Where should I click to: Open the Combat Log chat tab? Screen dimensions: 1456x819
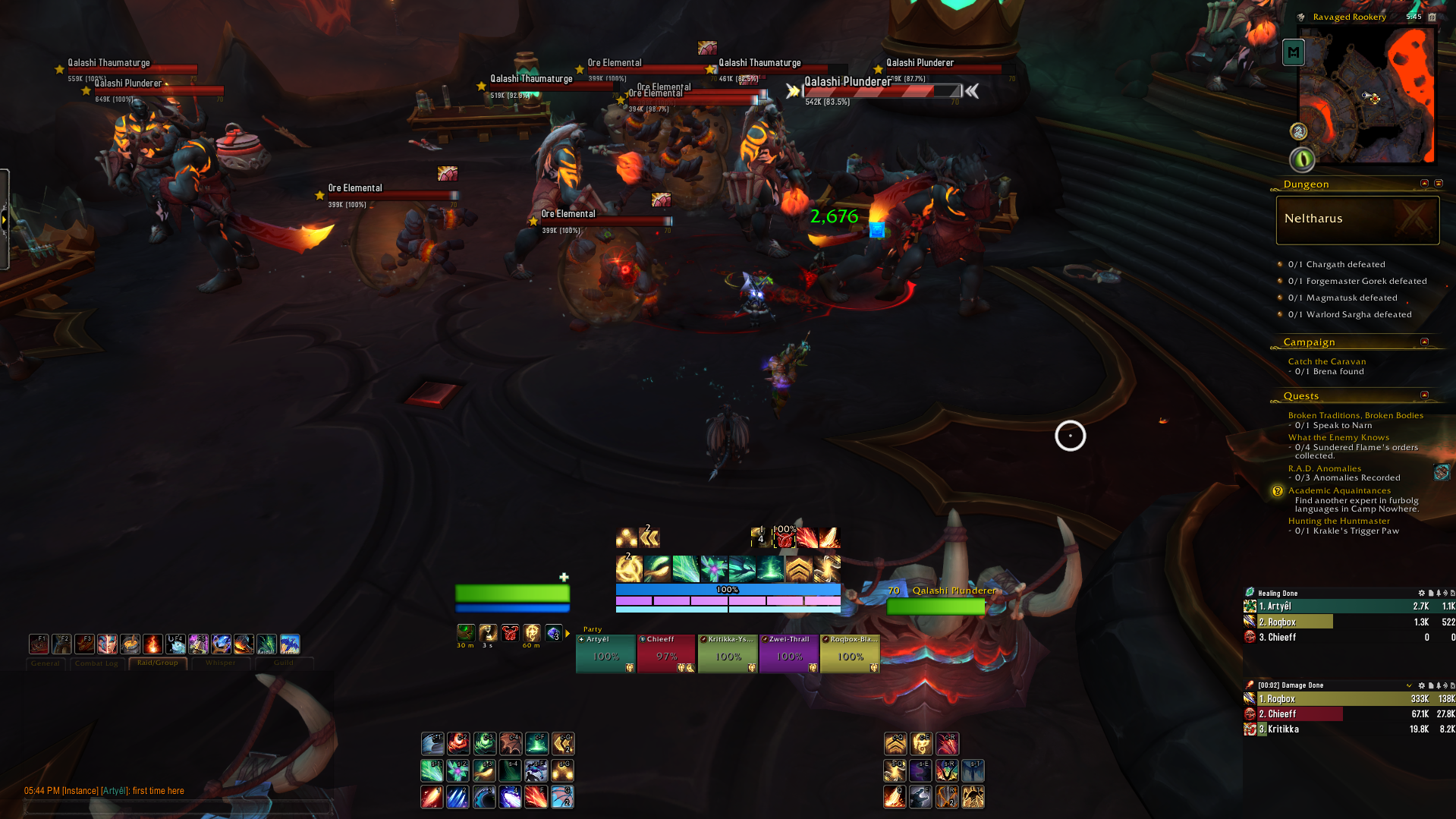[96, 663]
